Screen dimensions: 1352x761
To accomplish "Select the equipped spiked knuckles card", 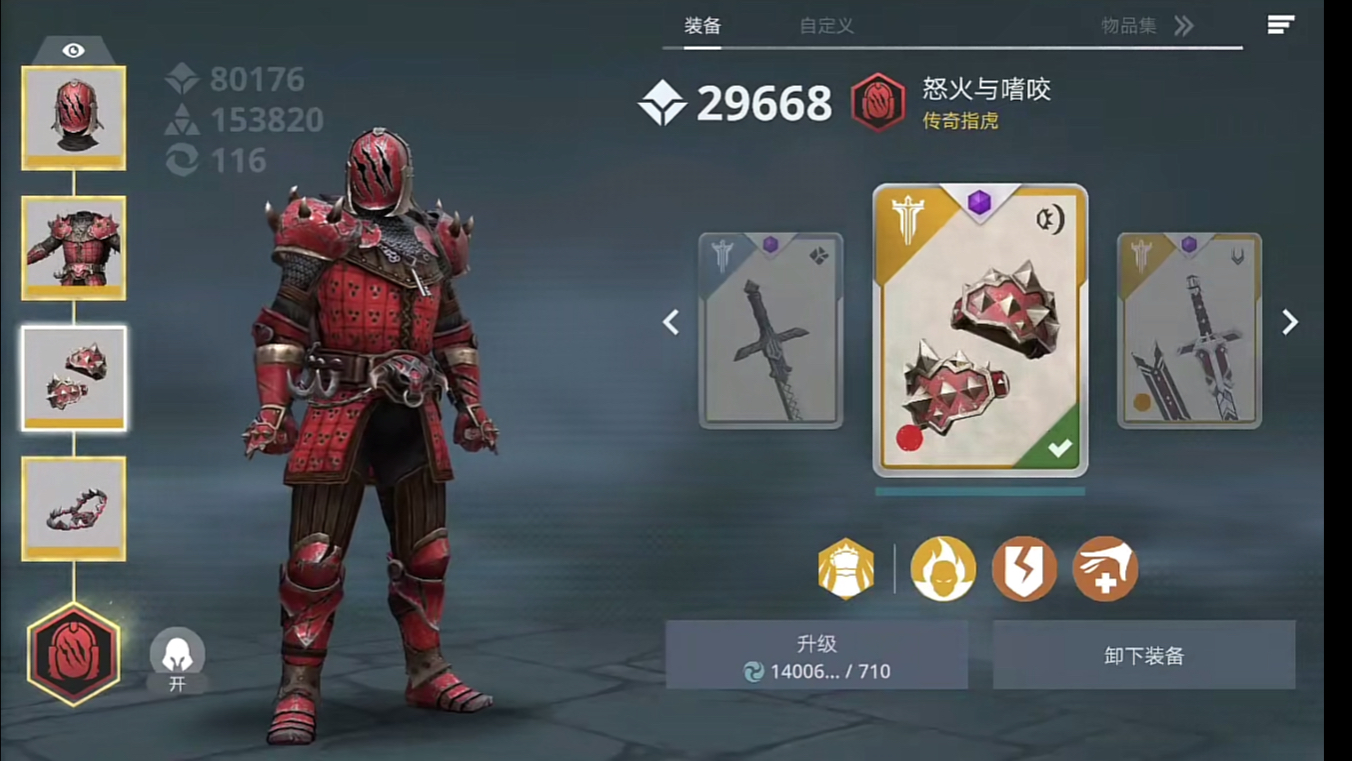I will coord(980,330).
